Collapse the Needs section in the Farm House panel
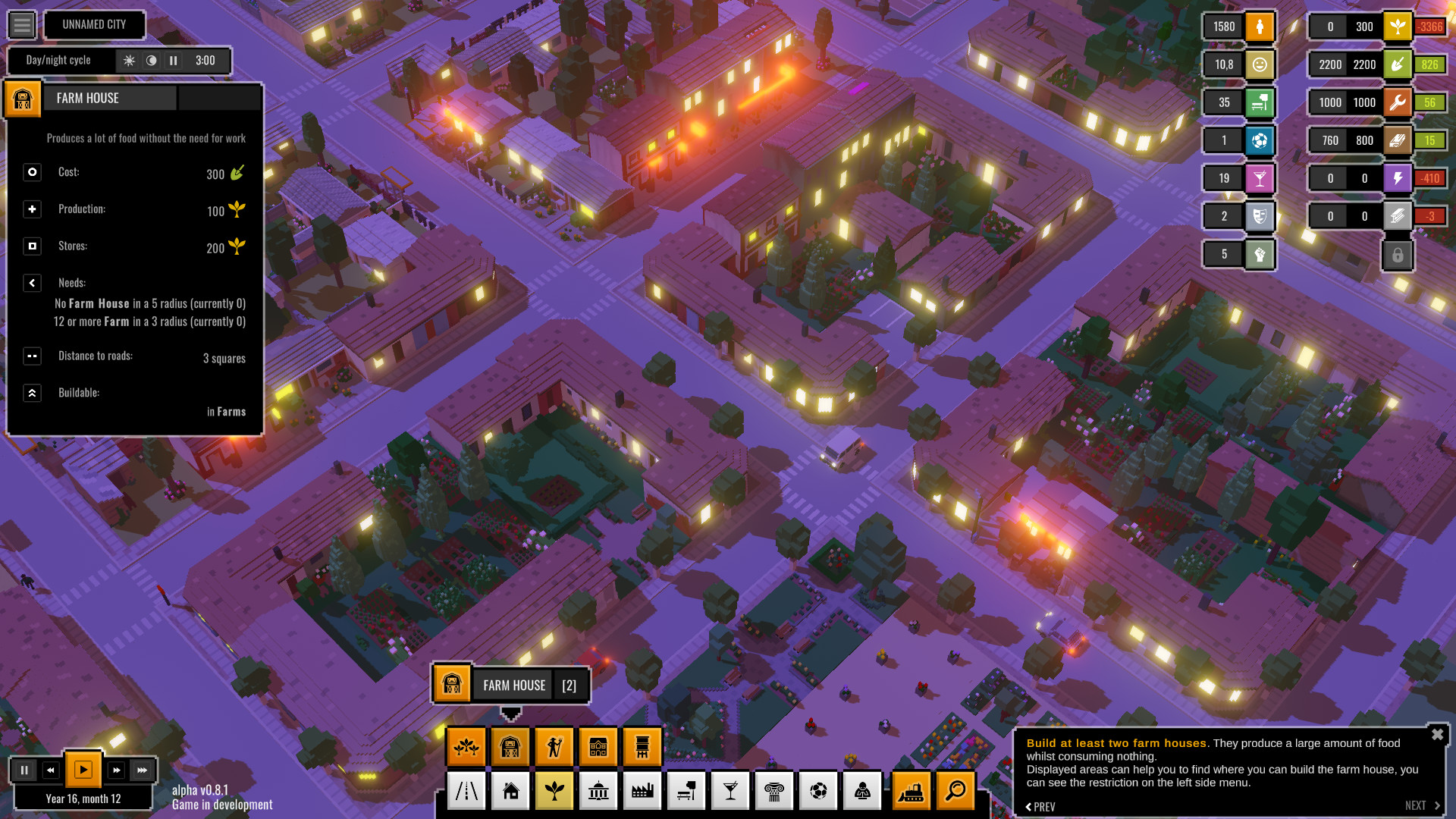Screen dimensions: 1456x819 coord(32,282)
